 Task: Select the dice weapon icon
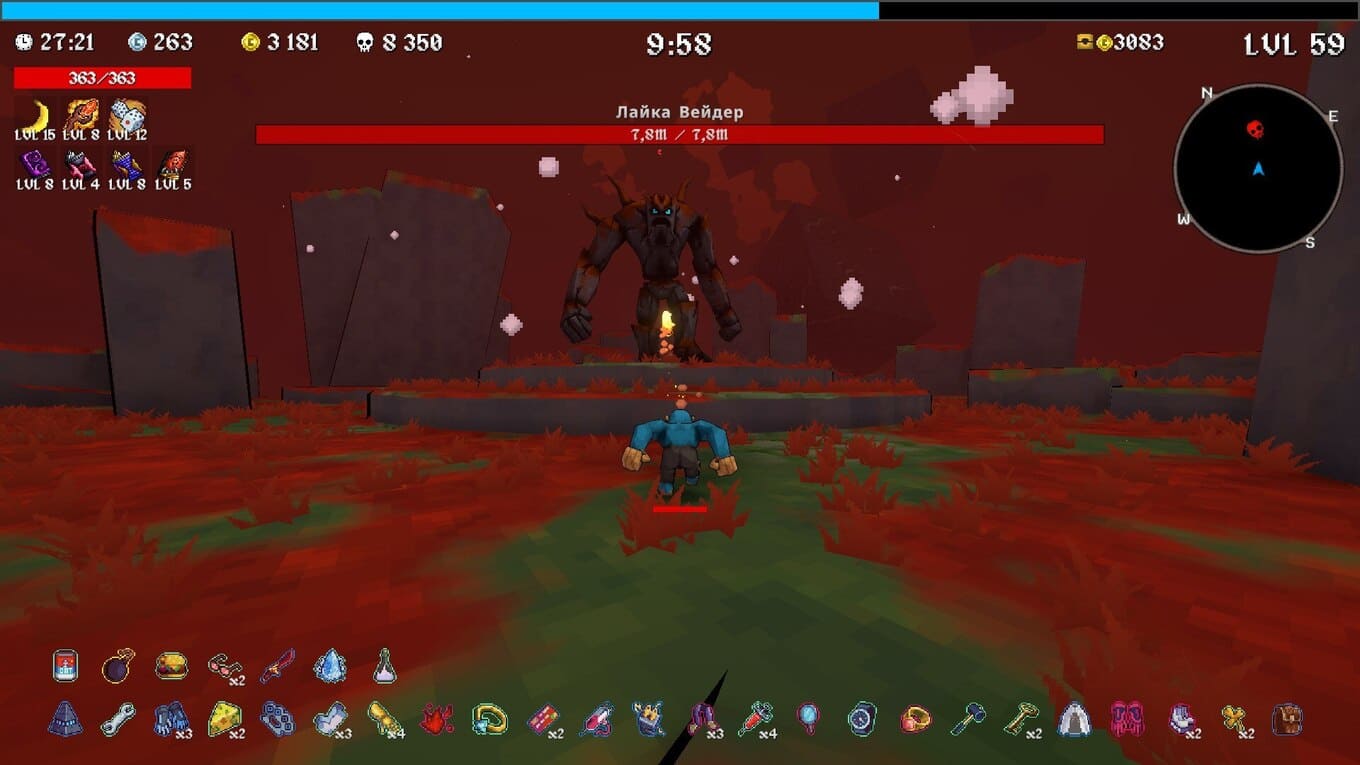tap(127, 115)
